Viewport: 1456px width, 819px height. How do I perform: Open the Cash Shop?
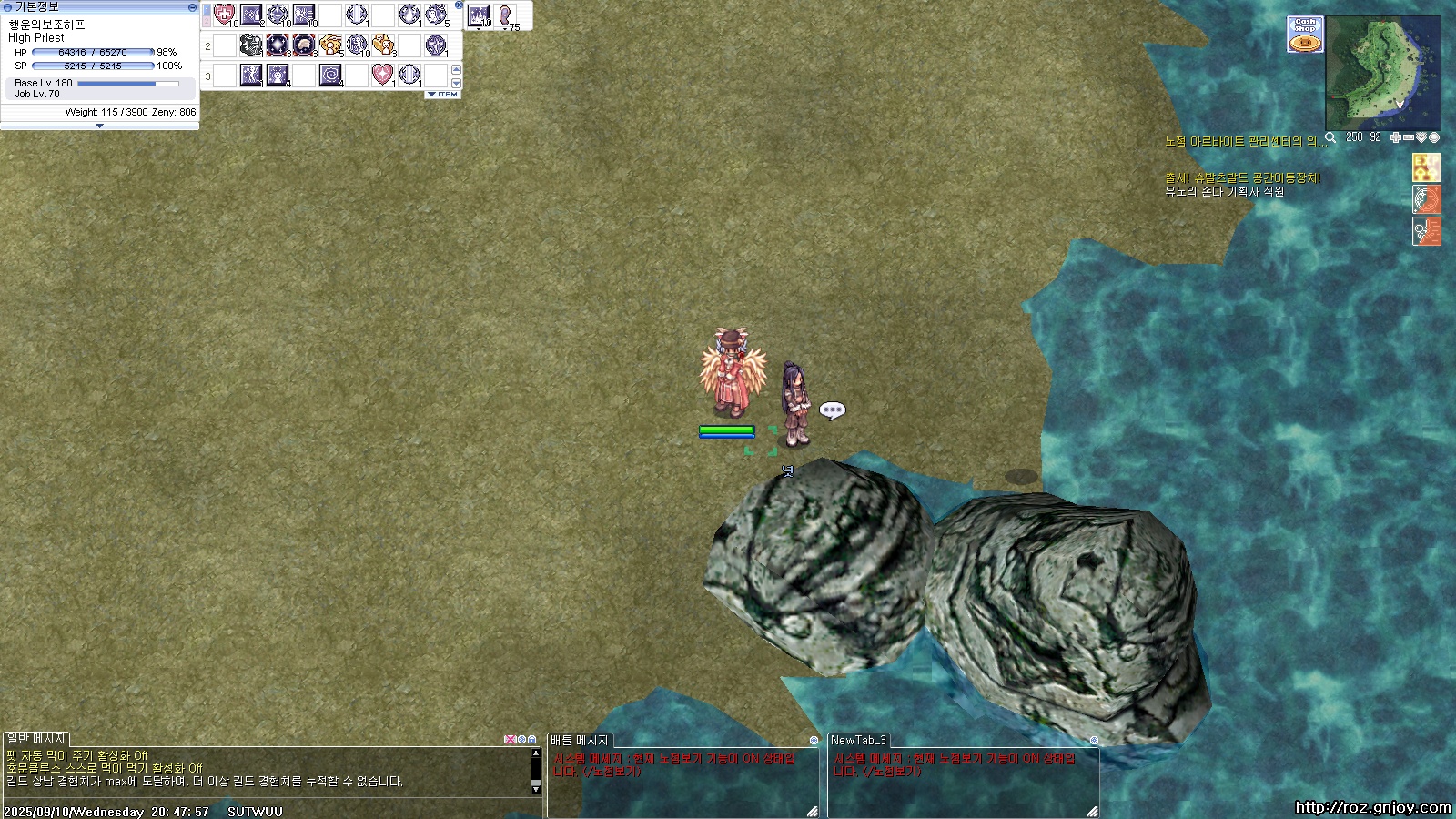point(1305,35)
